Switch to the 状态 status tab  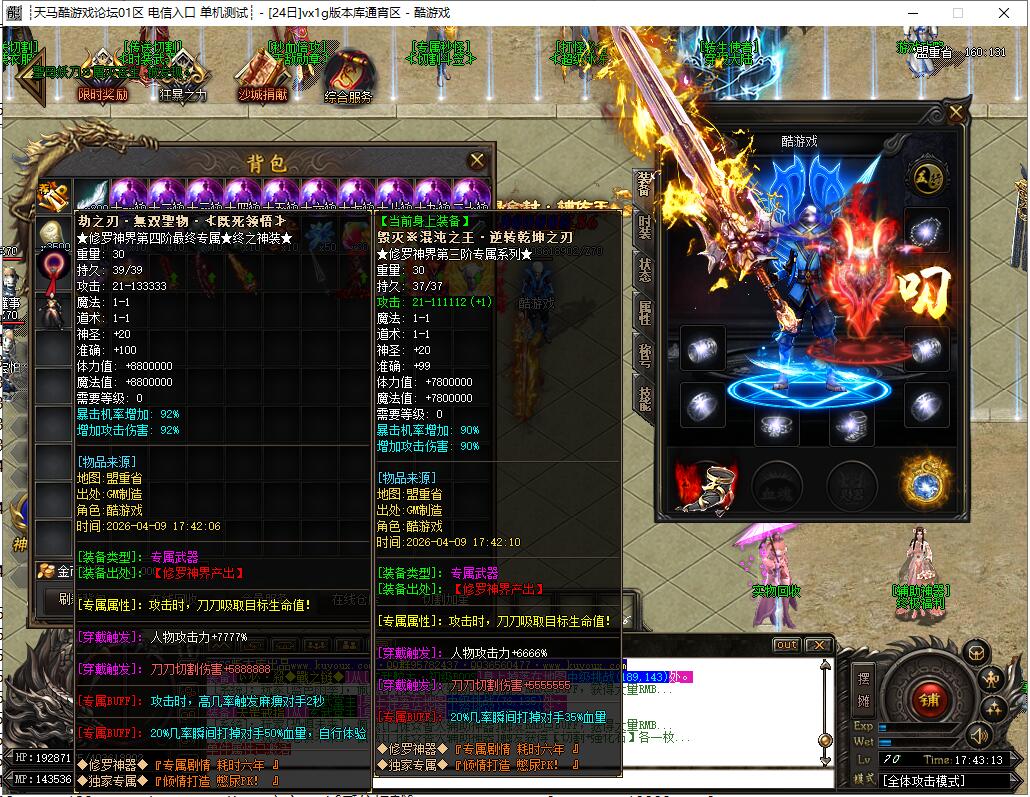point(645,268)
